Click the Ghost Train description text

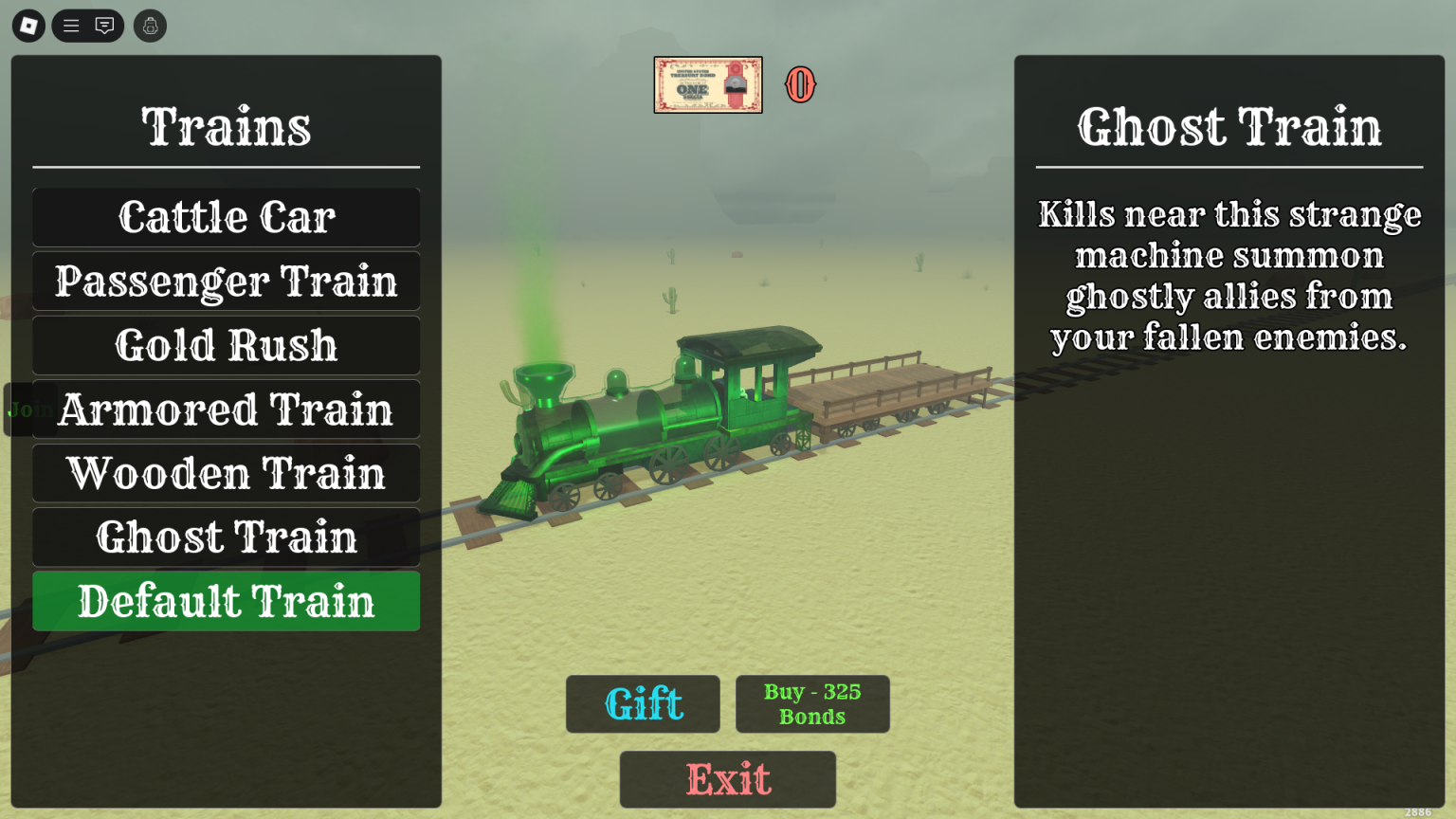click(x=1228, y=275)
